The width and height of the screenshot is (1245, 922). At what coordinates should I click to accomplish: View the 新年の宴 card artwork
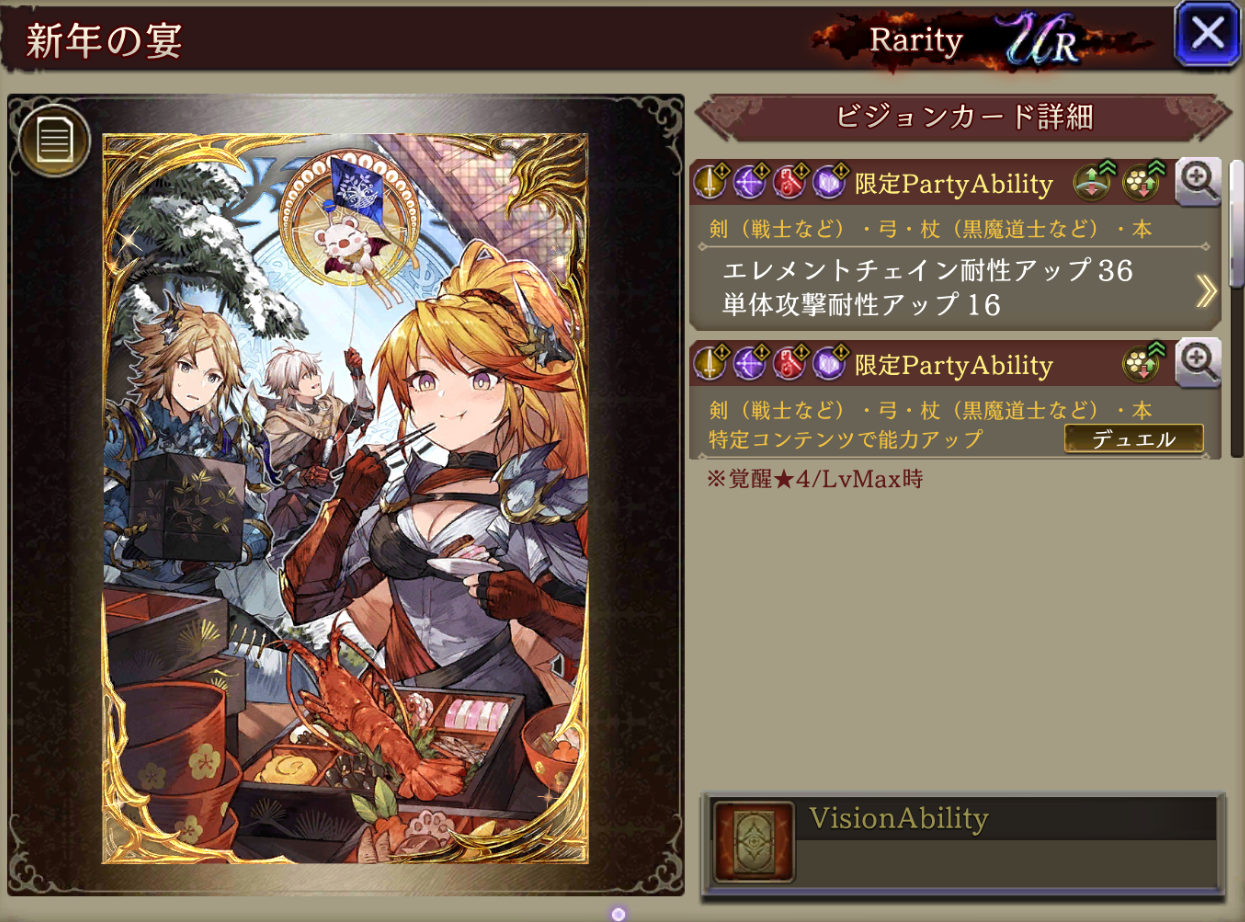click(x=345, y=498)
